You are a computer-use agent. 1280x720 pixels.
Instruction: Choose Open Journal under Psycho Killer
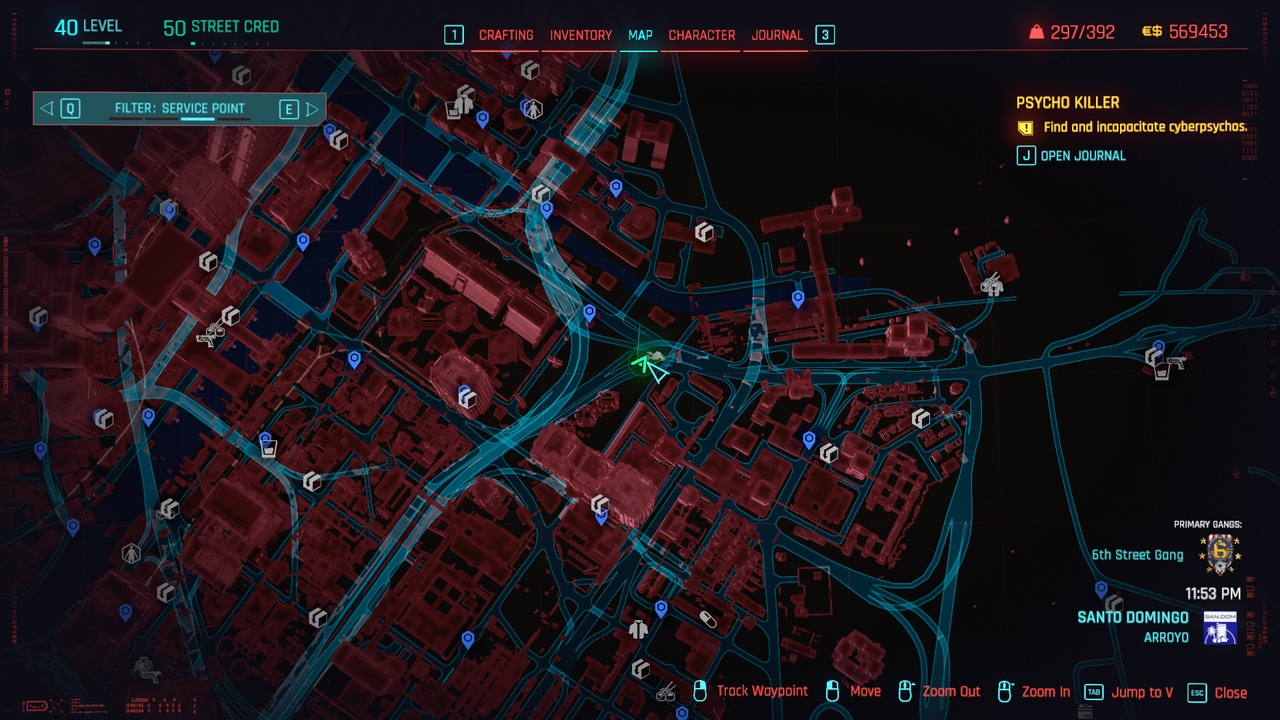tap(1082, 155)
